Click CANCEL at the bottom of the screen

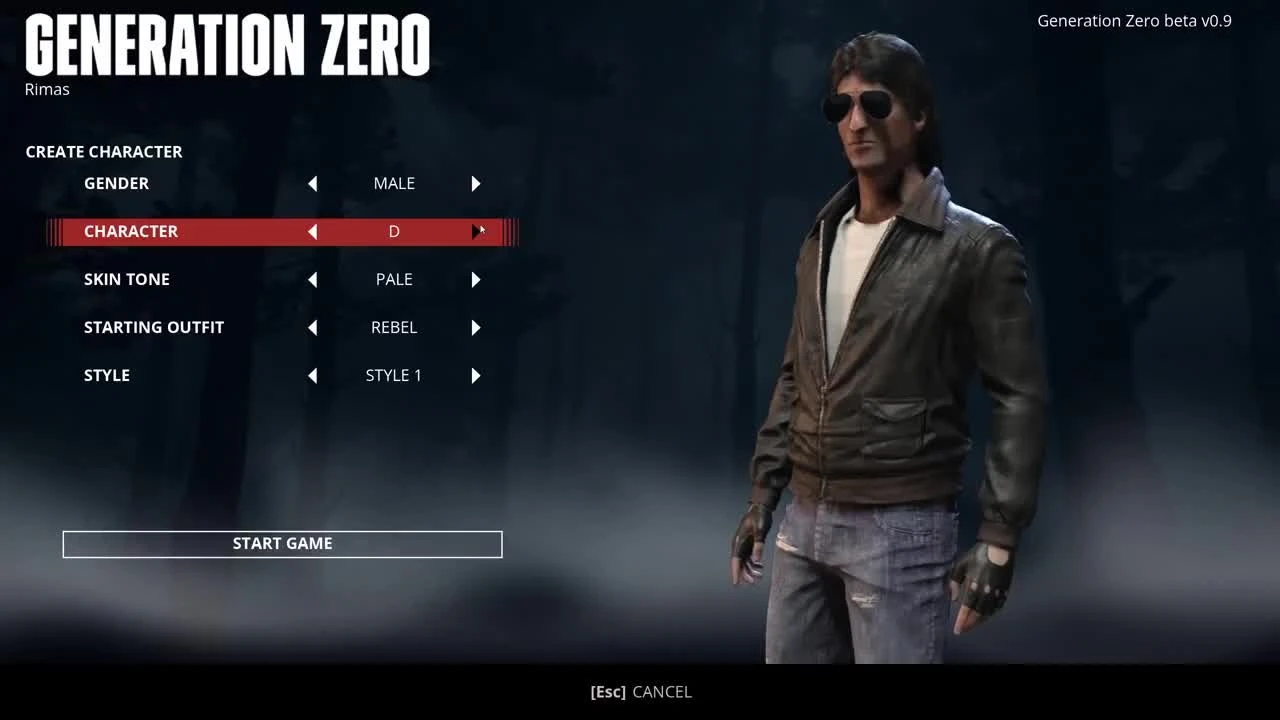pyautogui.click(x=640, y=691)
